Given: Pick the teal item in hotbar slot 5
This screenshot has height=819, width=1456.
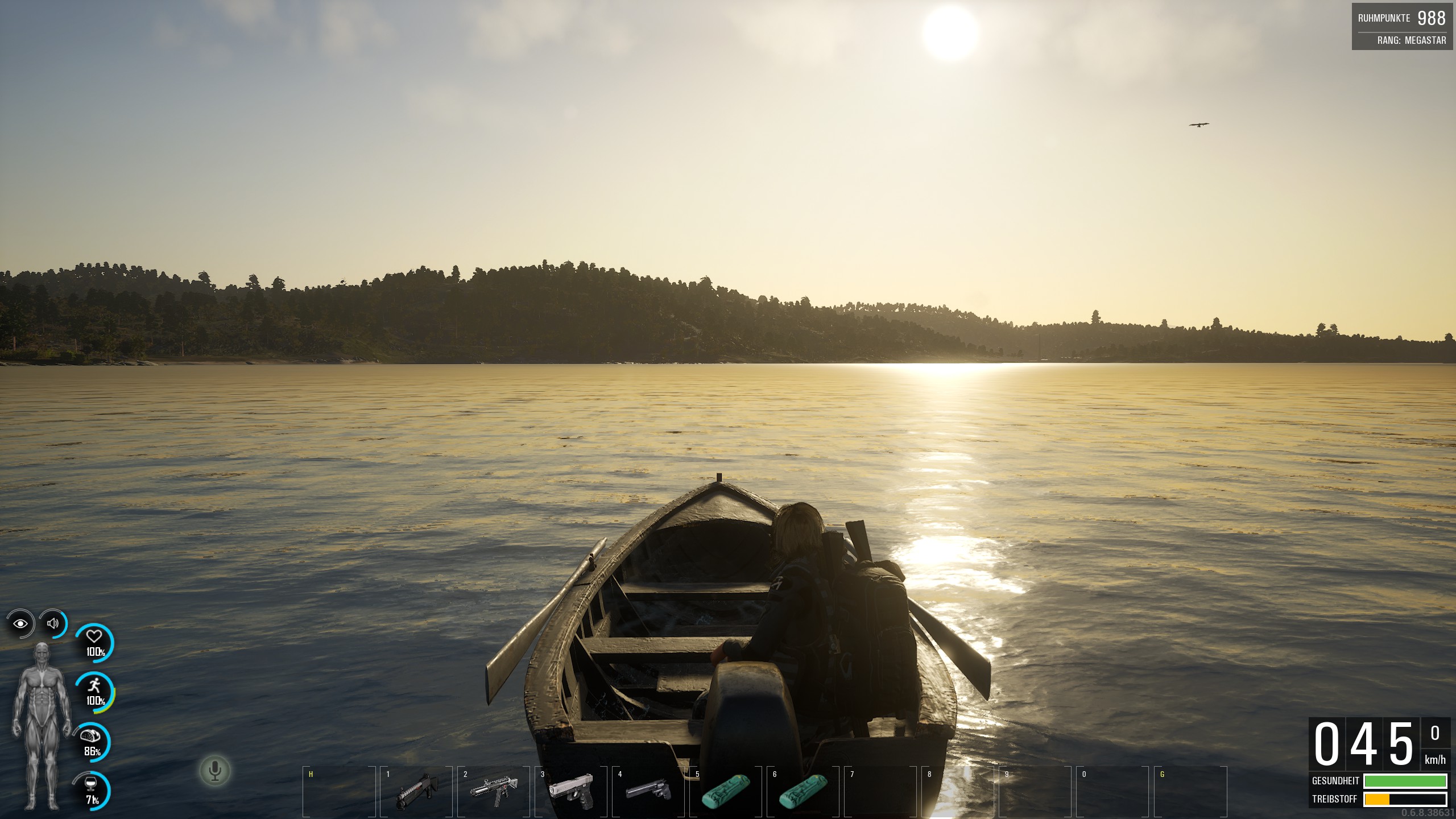Looking at the screenshot, I should [726, 791].
